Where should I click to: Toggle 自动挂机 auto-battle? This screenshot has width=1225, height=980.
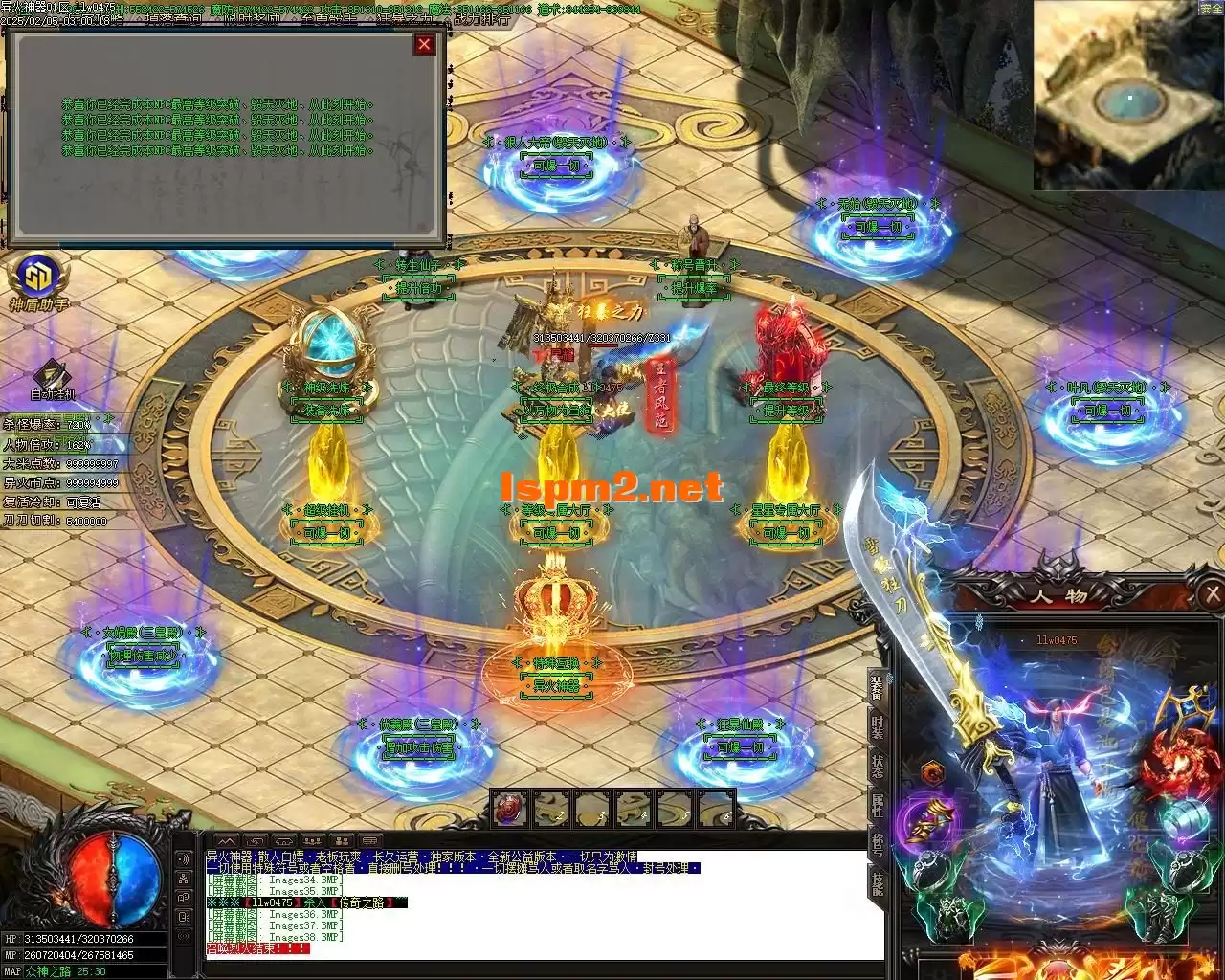click(x=52, y=375)
